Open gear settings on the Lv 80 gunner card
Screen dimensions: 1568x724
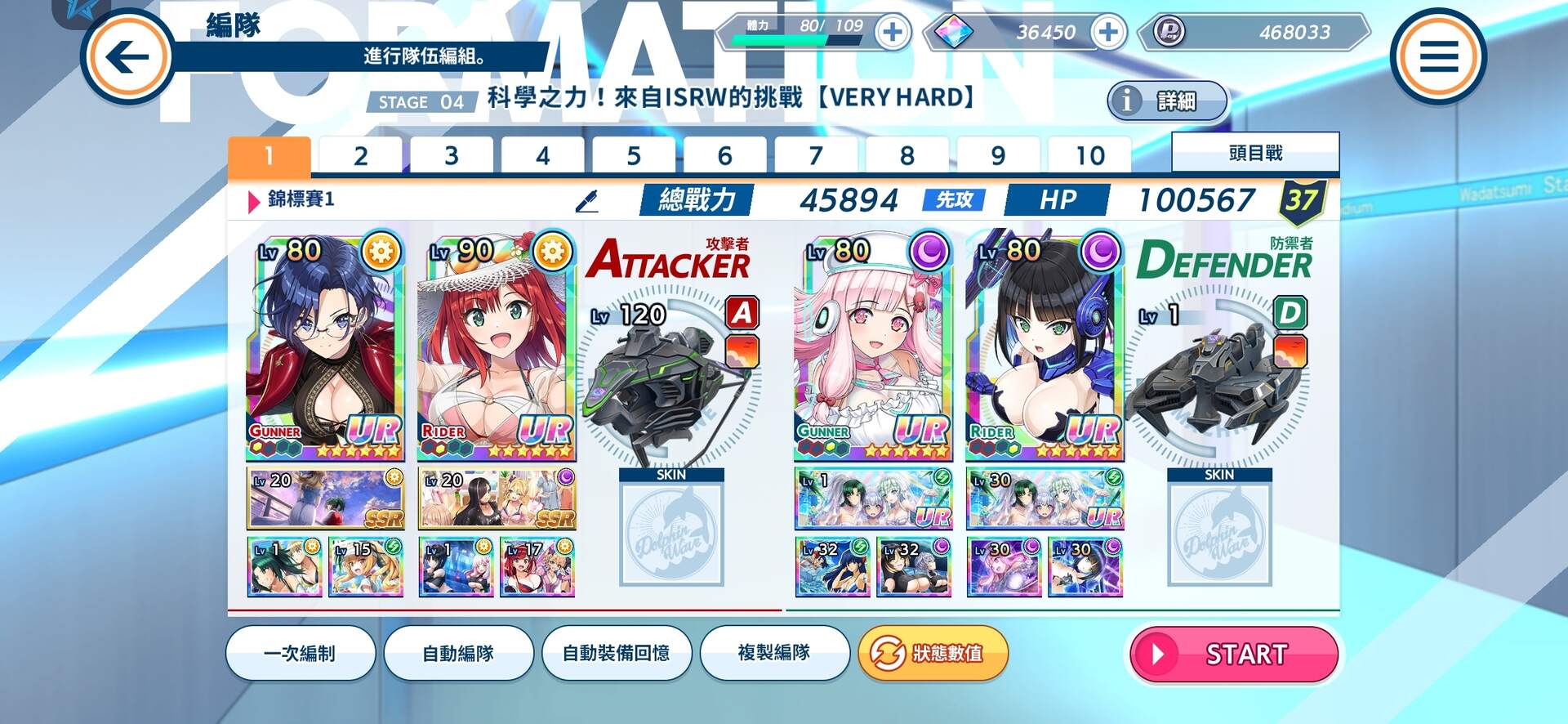(x=380, y=252)
